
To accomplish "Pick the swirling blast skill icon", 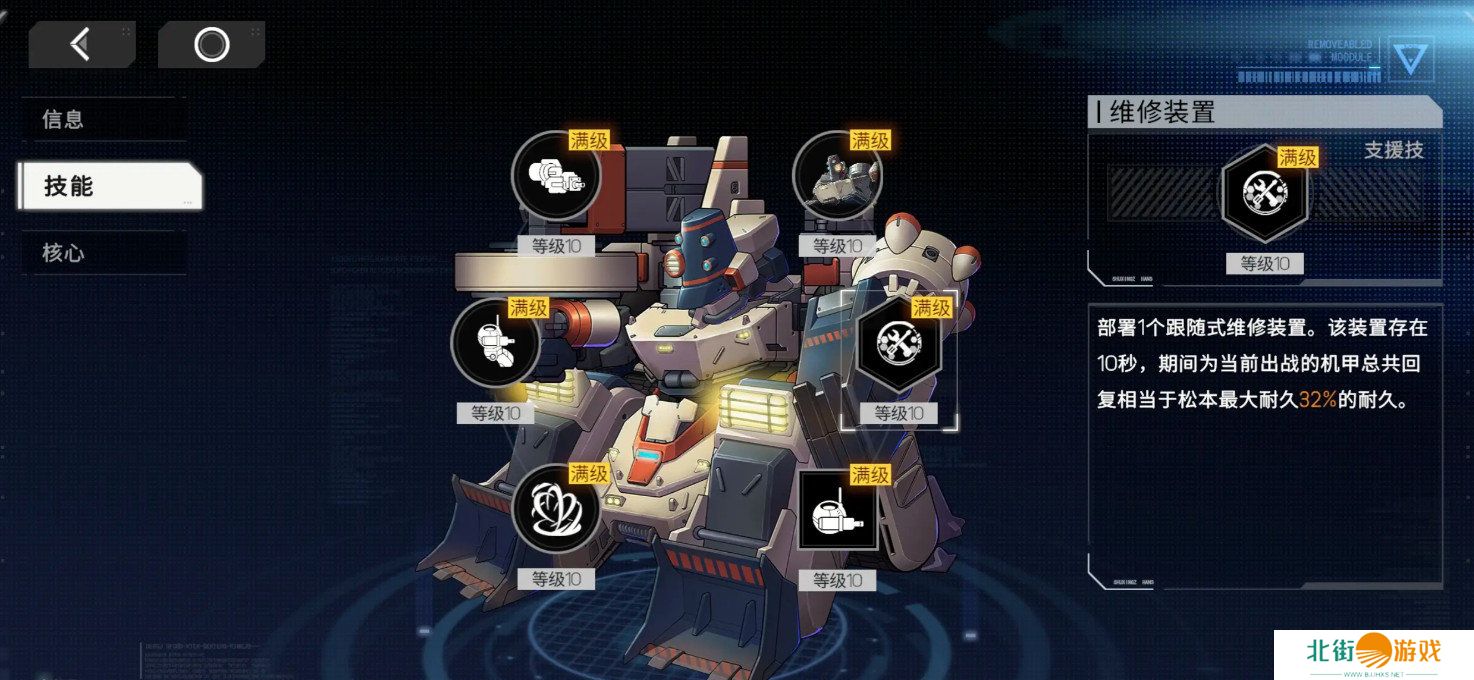I will pyautogui.click(x=556, y=509).
